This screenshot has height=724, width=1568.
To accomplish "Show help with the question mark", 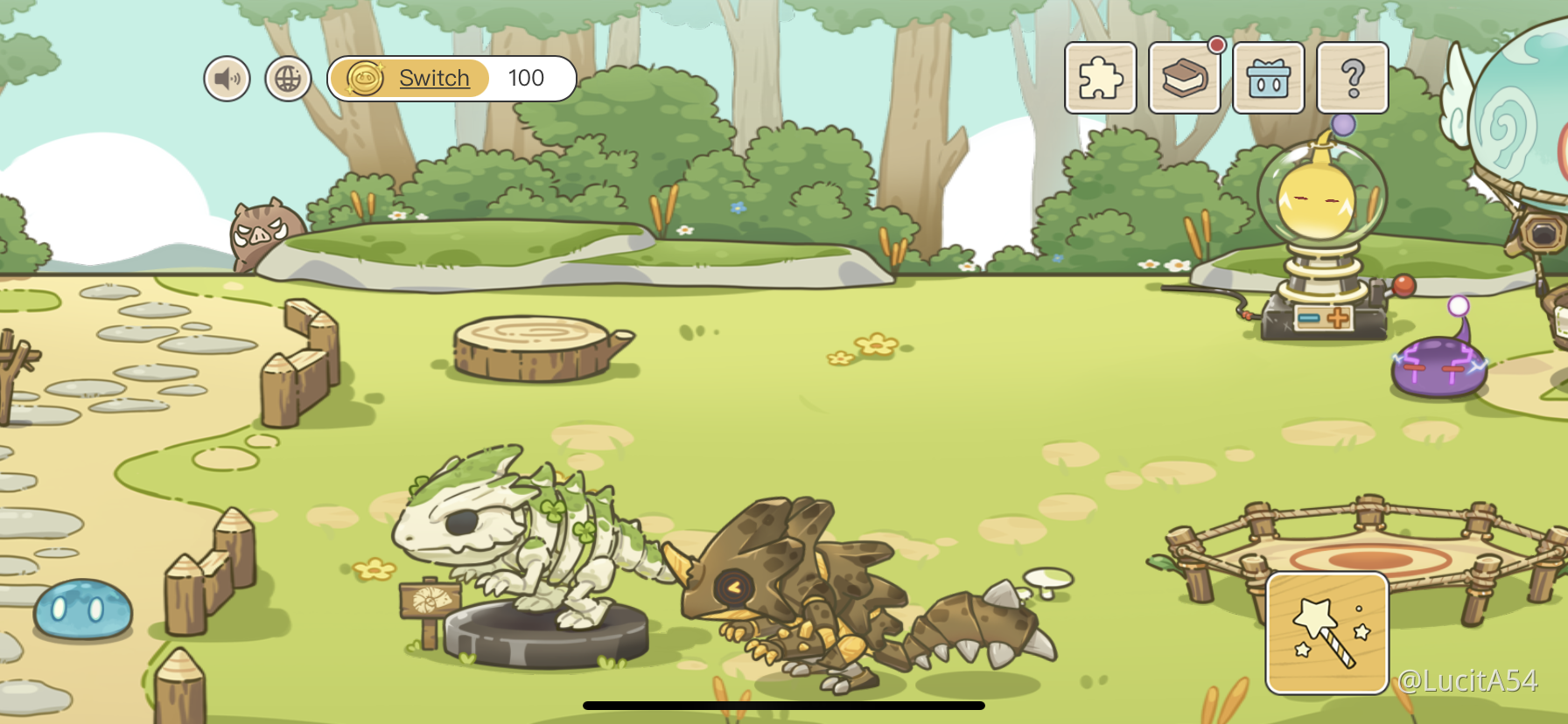I will (x=1352, y=78).
